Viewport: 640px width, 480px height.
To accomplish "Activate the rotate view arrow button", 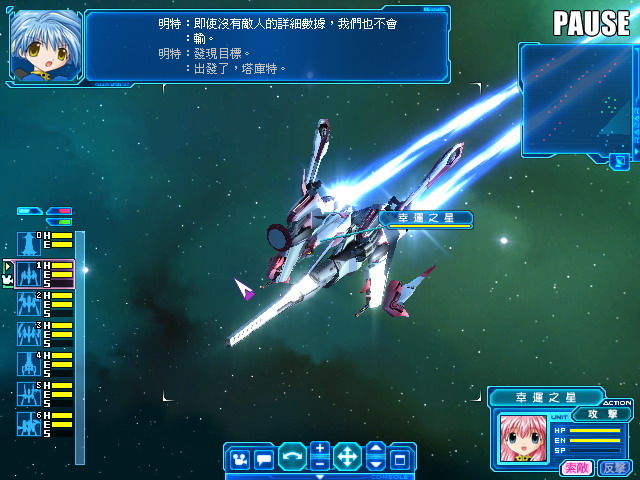I will tap(292, 458).
